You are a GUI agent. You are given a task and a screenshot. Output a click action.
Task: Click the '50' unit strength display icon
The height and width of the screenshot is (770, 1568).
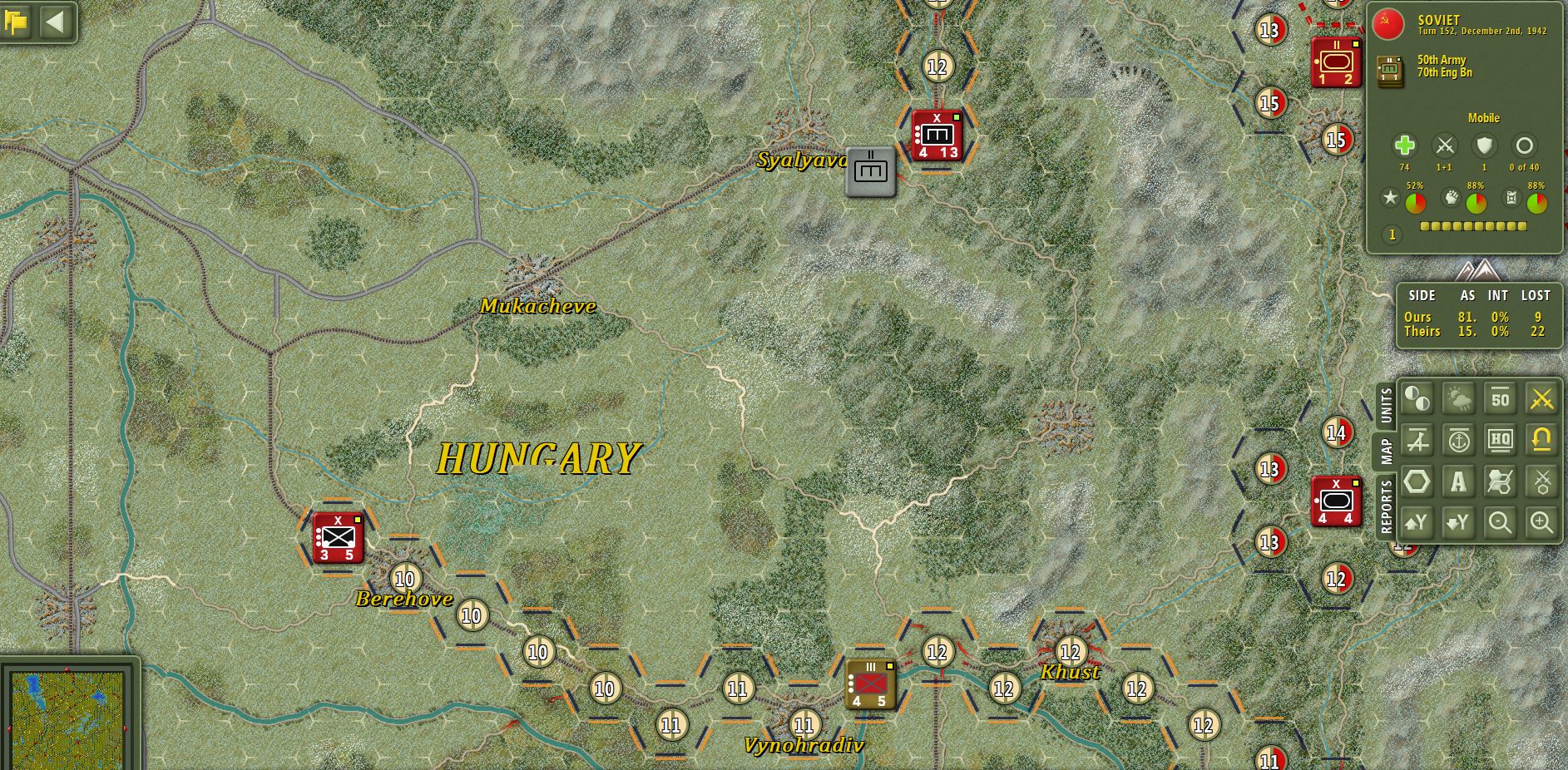click(x=1498, y=398)
